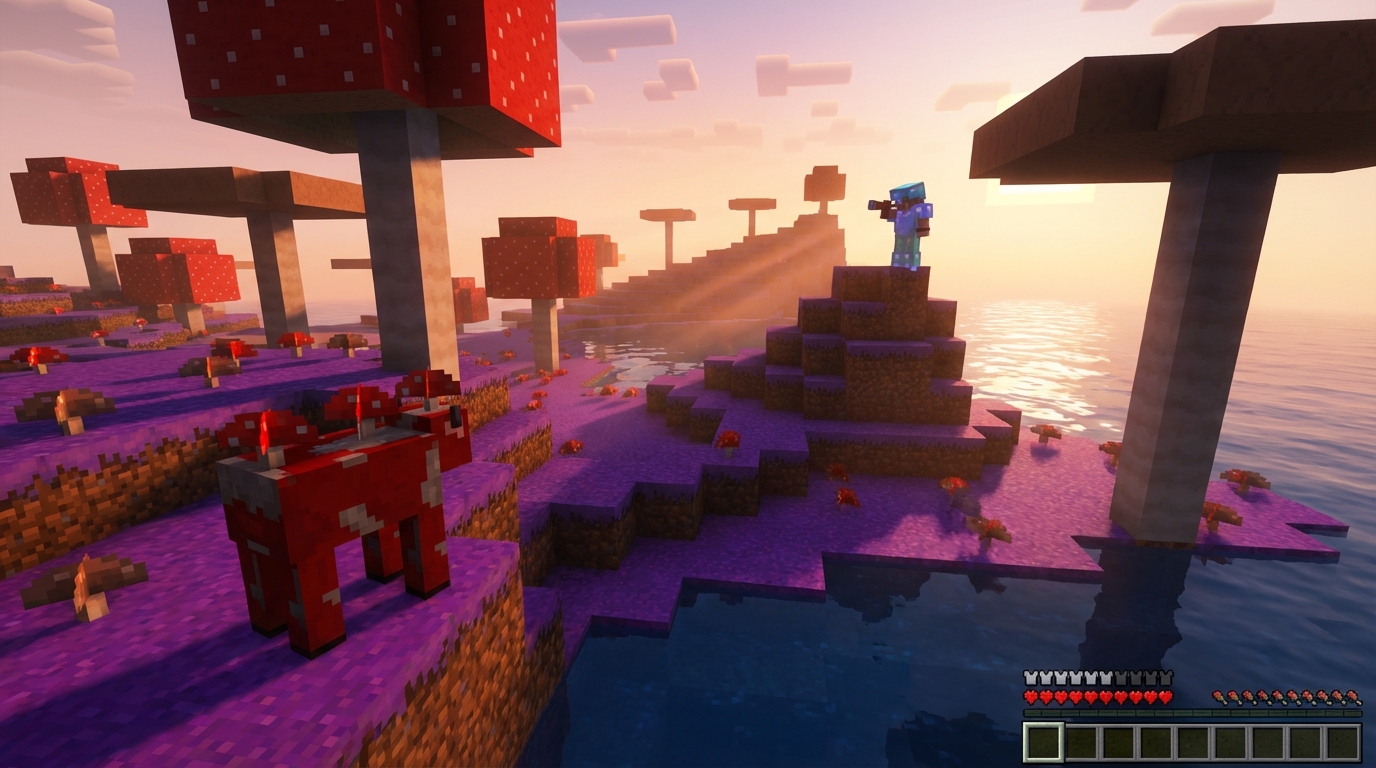Click the third hotbar slot
The height and width of the screenshot is (768, 1376).
[1118, 742]
